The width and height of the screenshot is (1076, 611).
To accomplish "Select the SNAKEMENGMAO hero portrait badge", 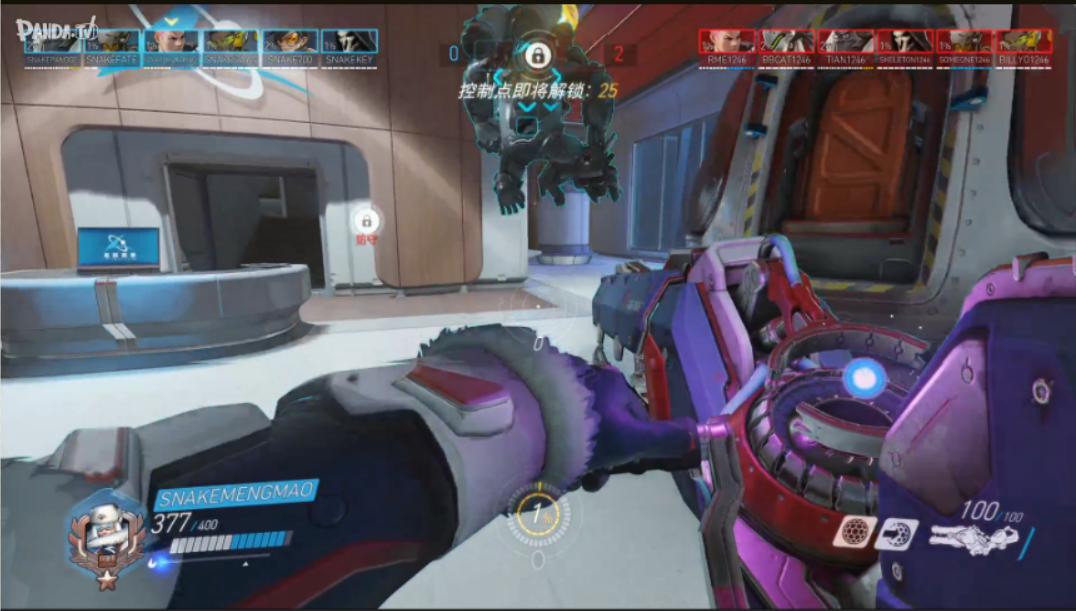I will point(105,536).
